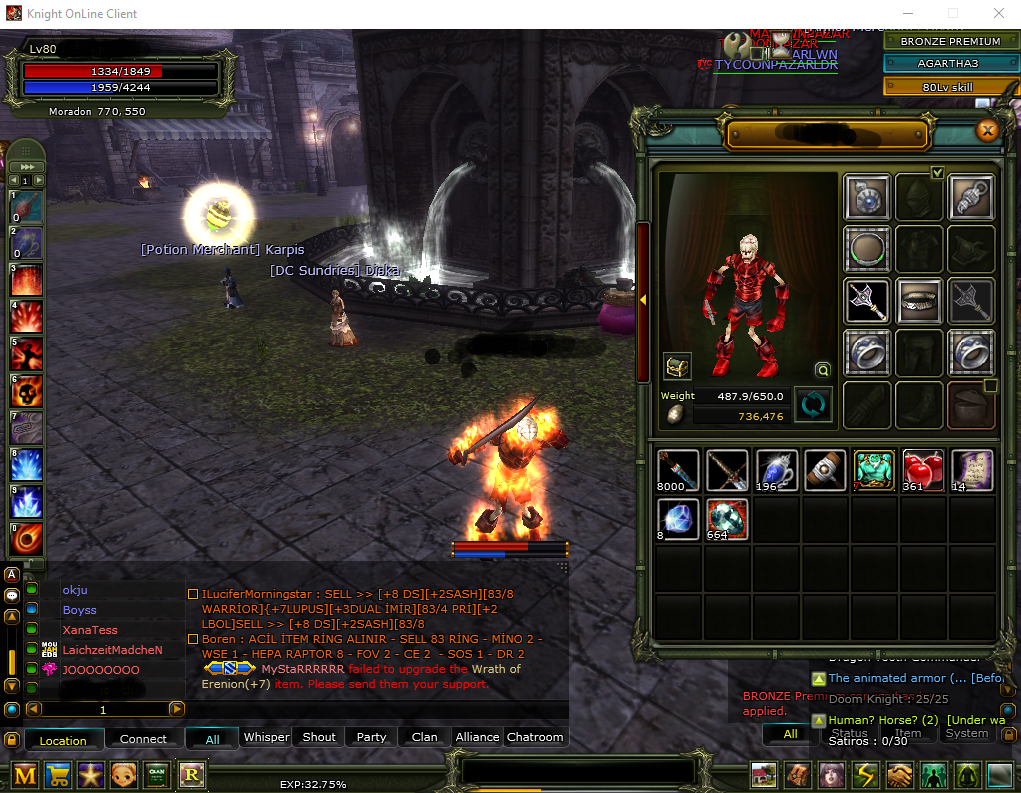Click the scroll item in inventory

971,470
